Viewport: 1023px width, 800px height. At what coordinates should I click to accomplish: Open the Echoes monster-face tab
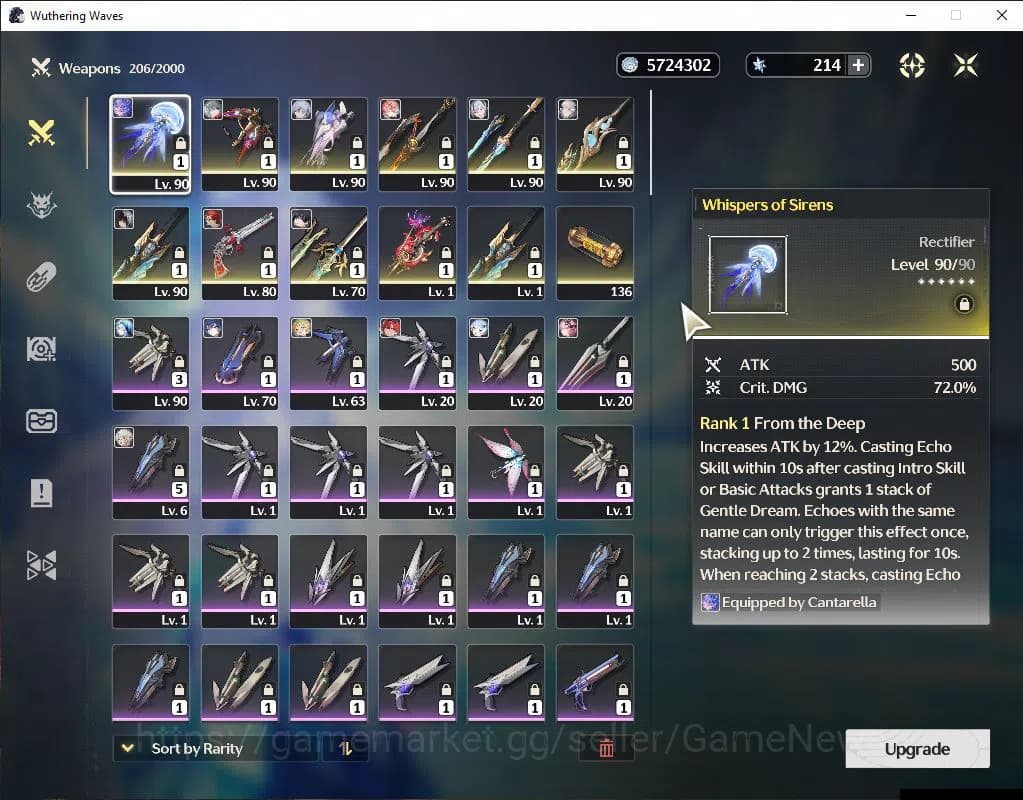(41, 205)
